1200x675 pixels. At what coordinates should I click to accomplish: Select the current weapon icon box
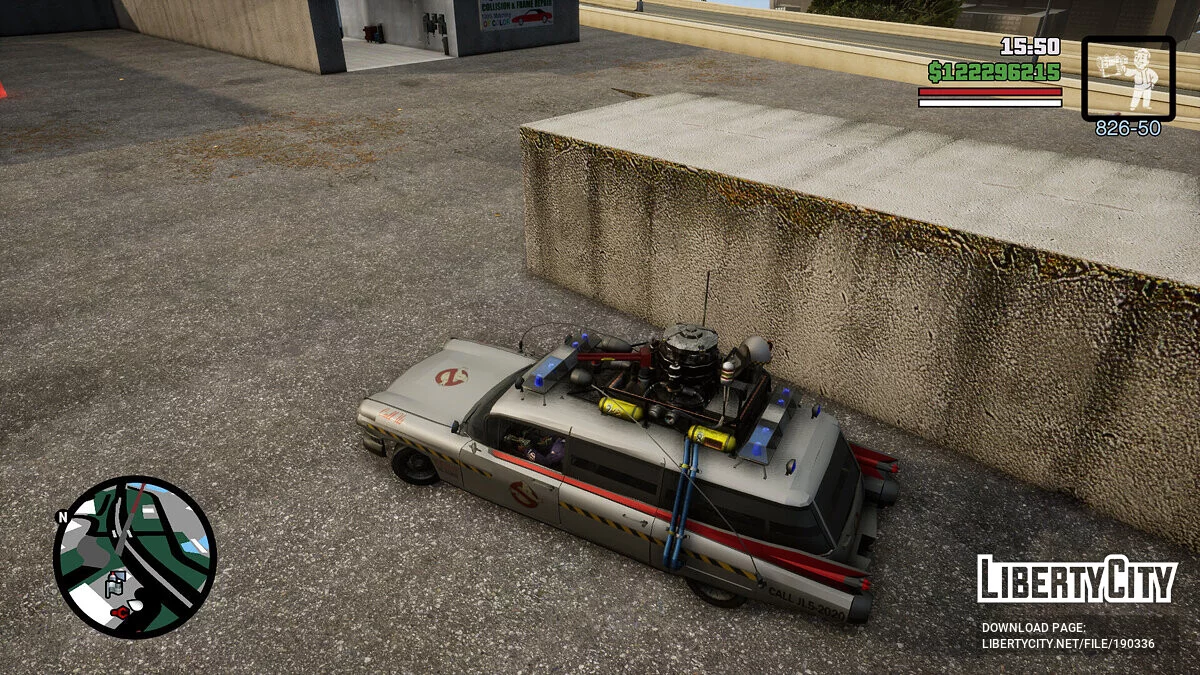point(1128,79)
